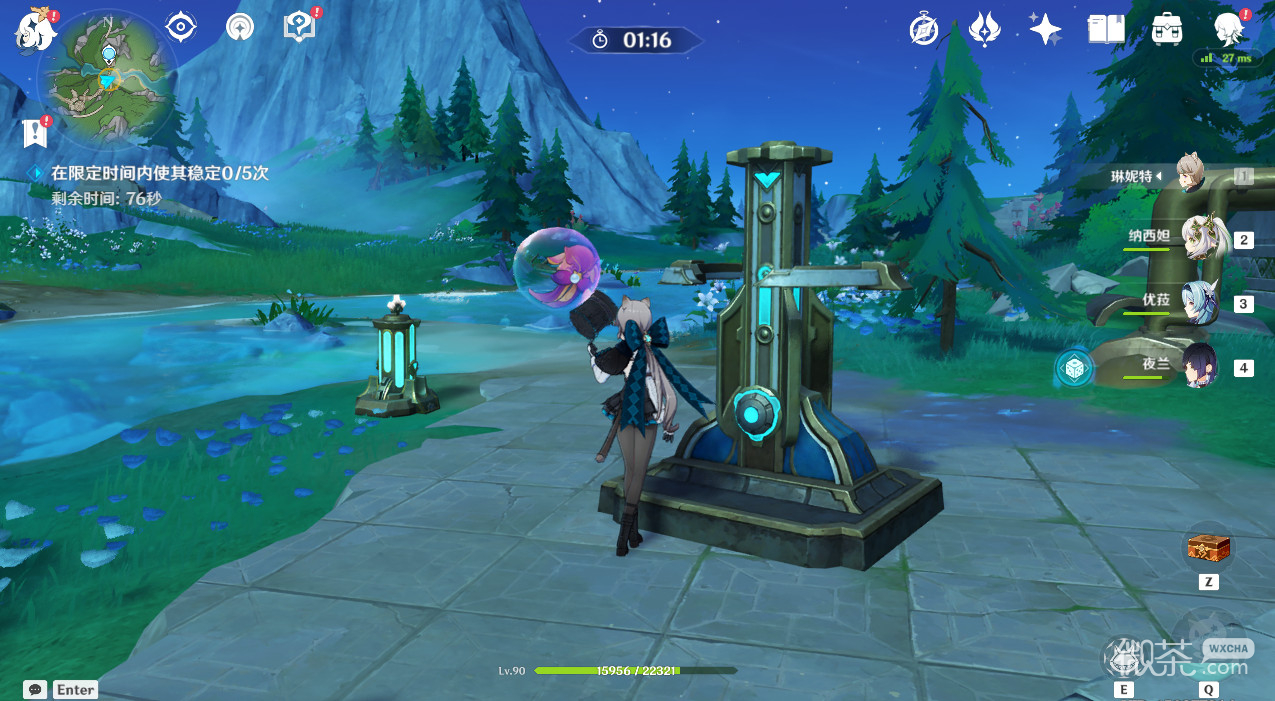Open the quest bookmark icon under minimap
The height and width of the screenshot is (701, 1275).
pyautogui.click(x=35, y=131)
